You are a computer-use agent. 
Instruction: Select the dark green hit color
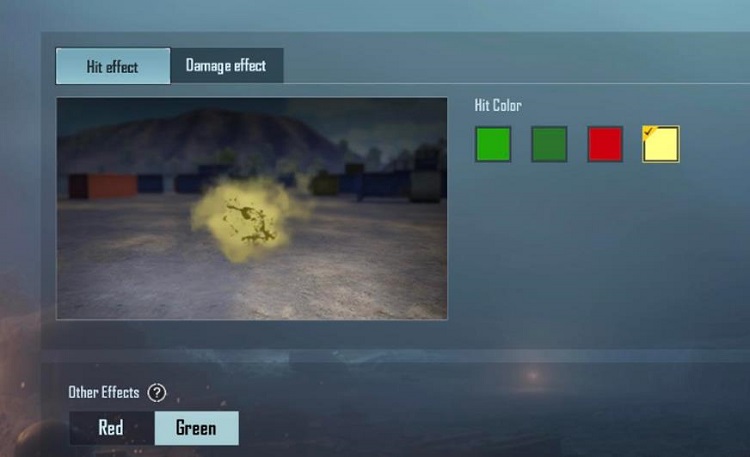(549, 144)
